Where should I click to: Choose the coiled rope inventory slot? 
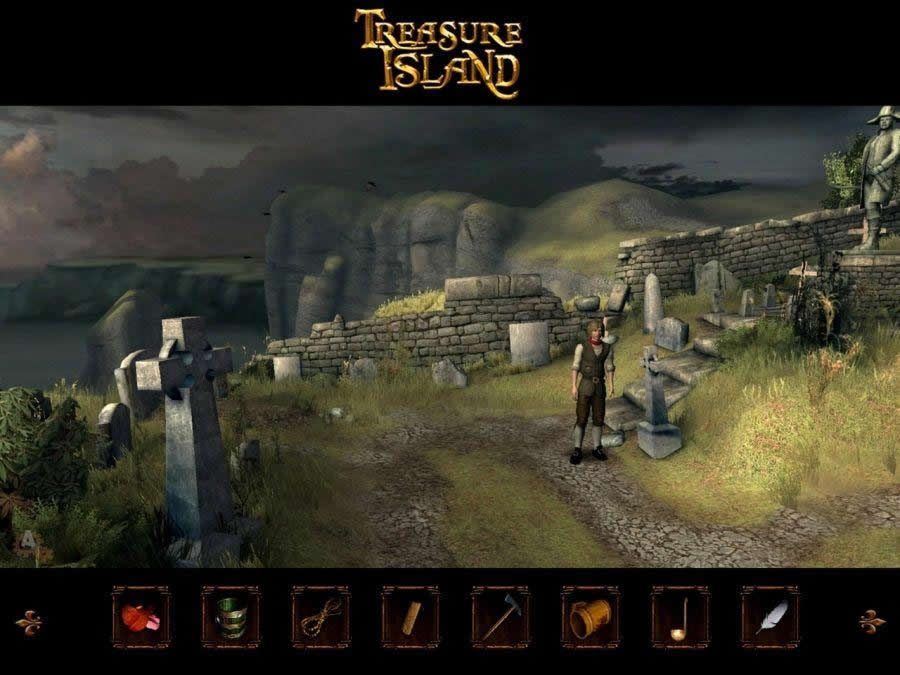click(x=321, y=618)
